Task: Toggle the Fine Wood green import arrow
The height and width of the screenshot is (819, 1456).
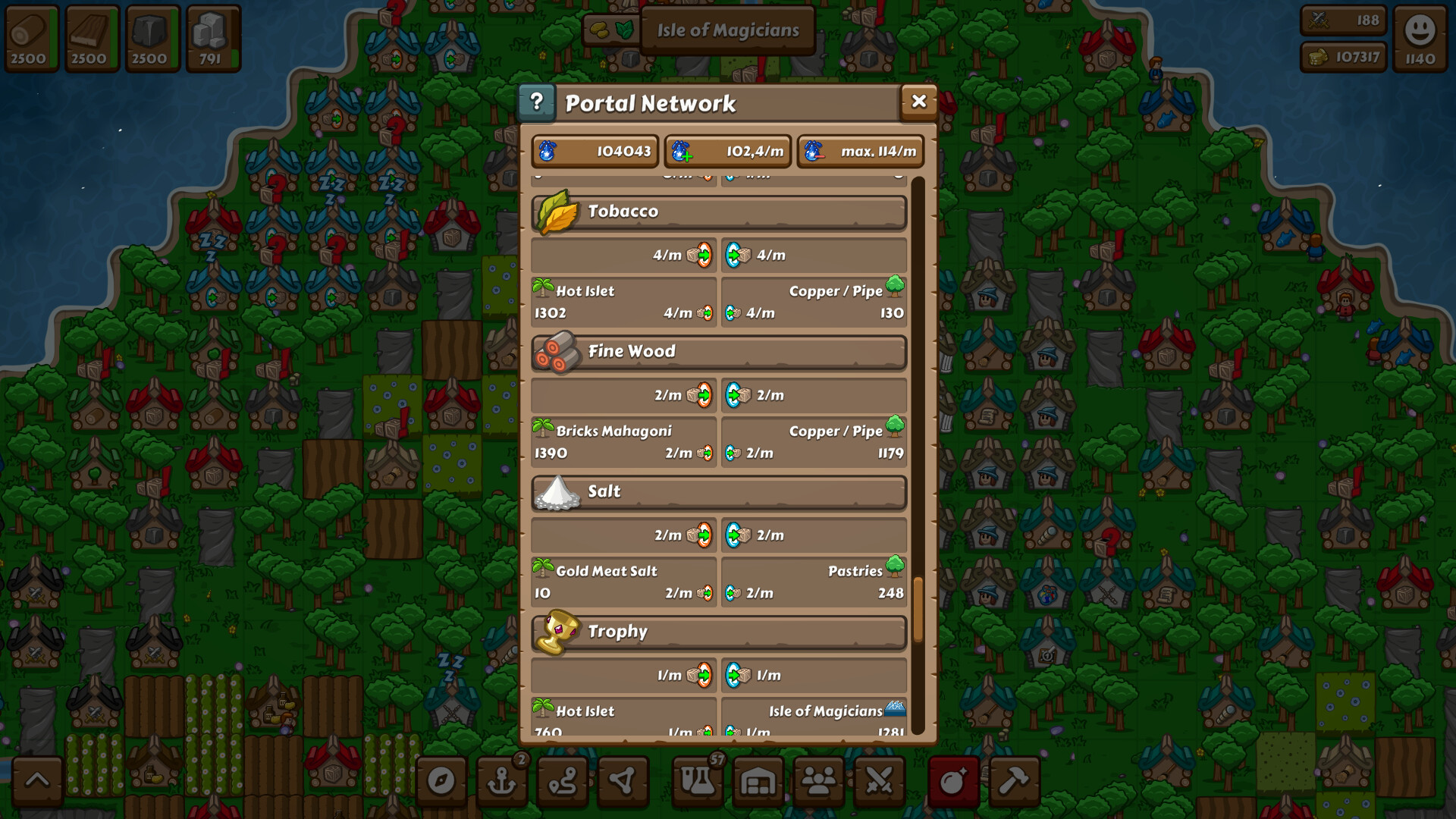Action: [x=734, y=395]
